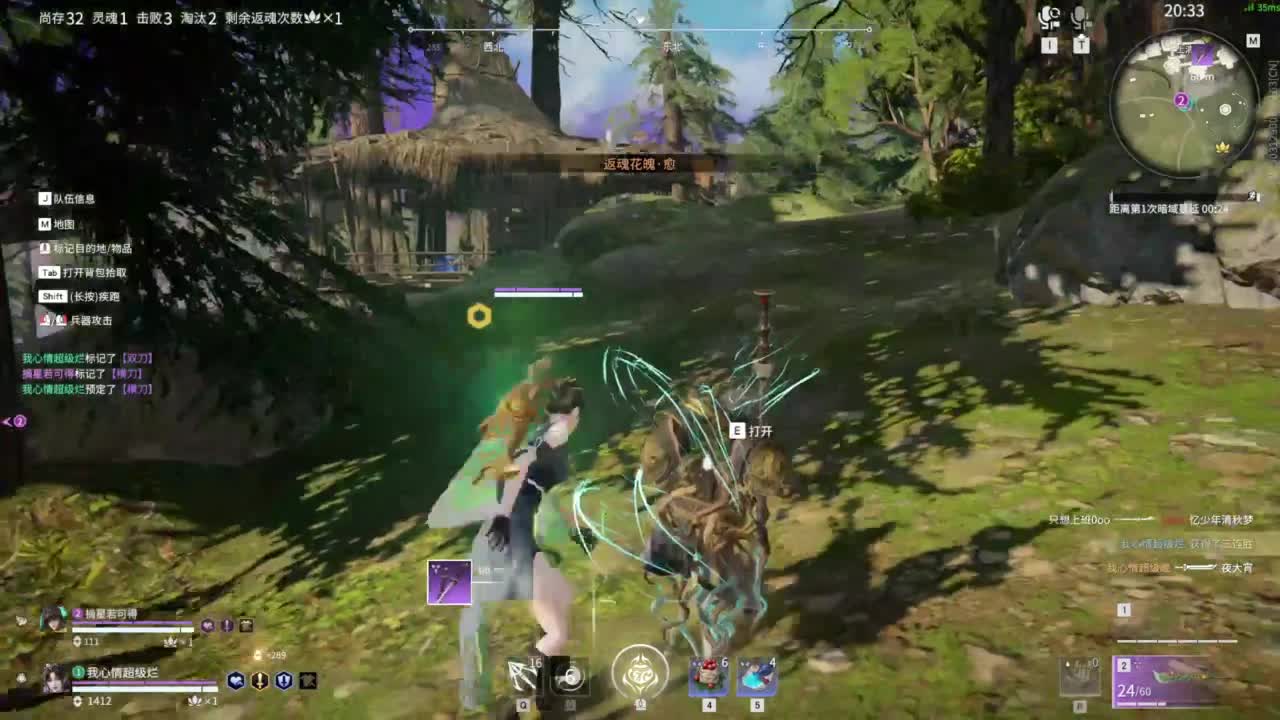Use the red fruit consumable in slot 4
1280x720 pixels.
pos(707,677)
